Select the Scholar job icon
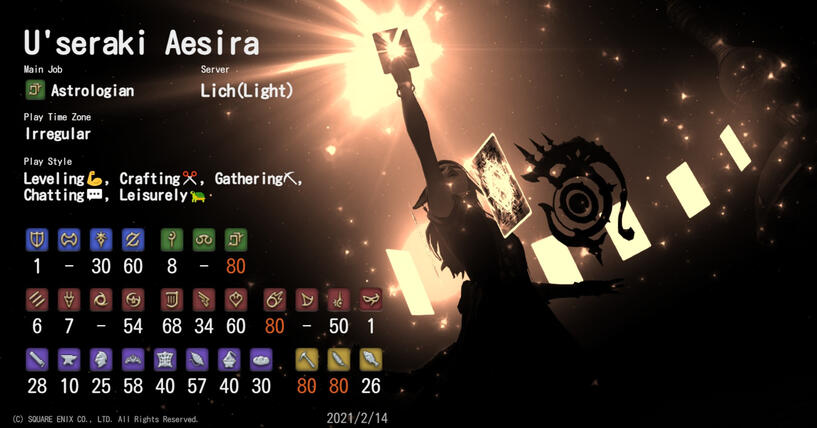Image resolution: width=817 pixels, height=428 pixels. (204, 239)
